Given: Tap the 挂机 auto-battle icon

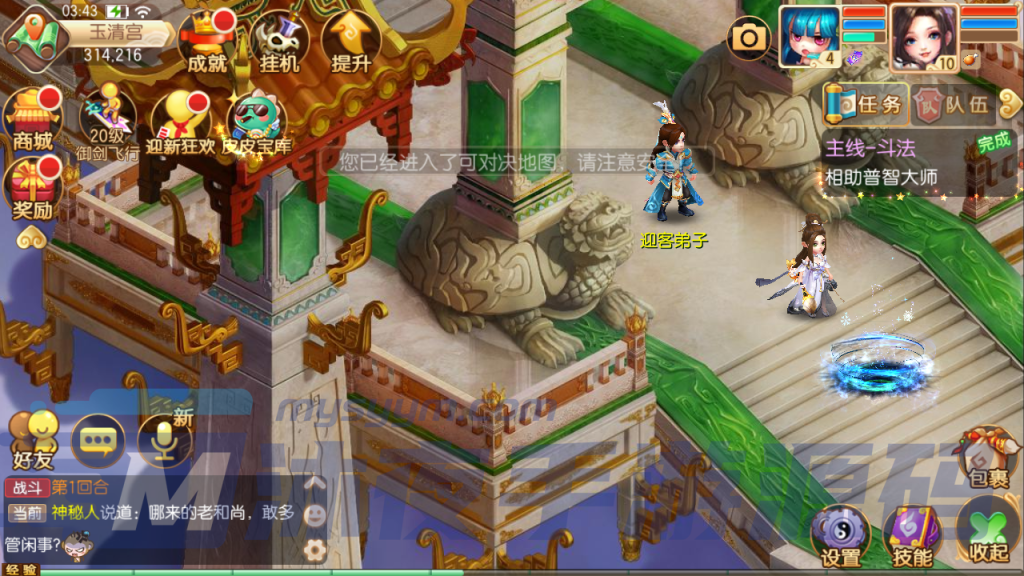Looking at the screenshot, I should coord(279,42).
